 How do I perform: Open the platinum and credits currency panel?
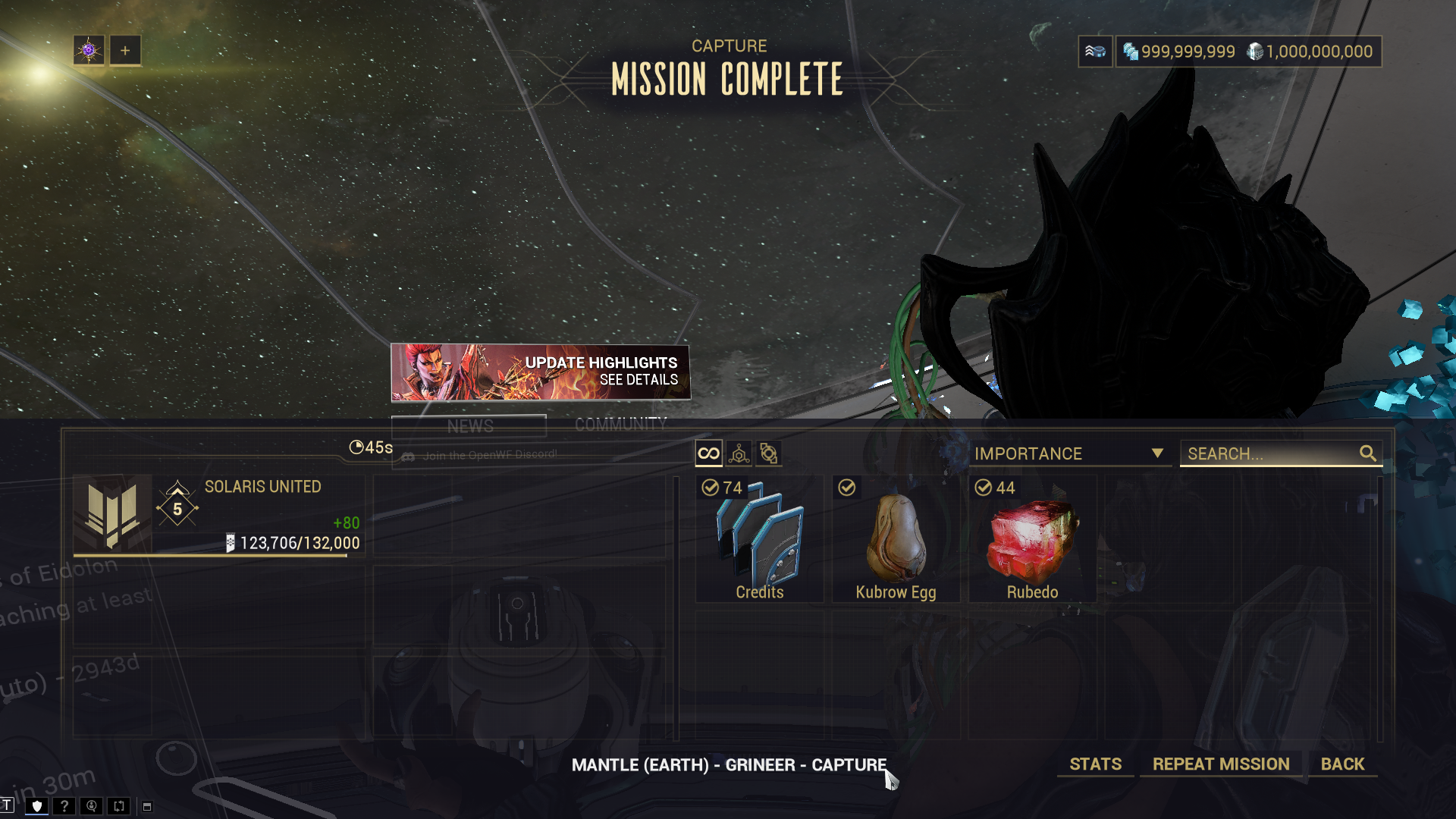(x=1248, y=52)
